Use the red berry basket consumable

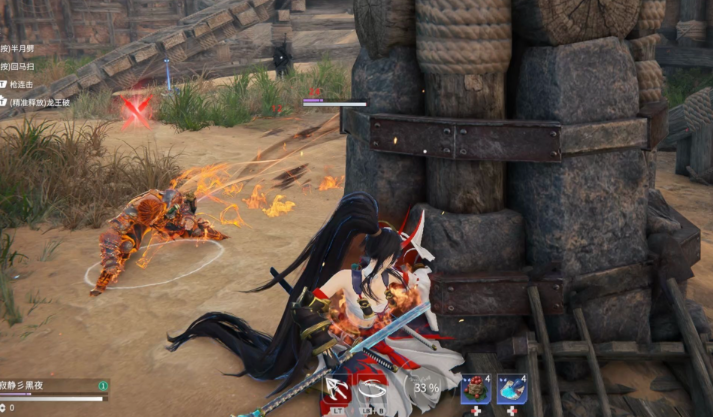click(x=475, y=389)
